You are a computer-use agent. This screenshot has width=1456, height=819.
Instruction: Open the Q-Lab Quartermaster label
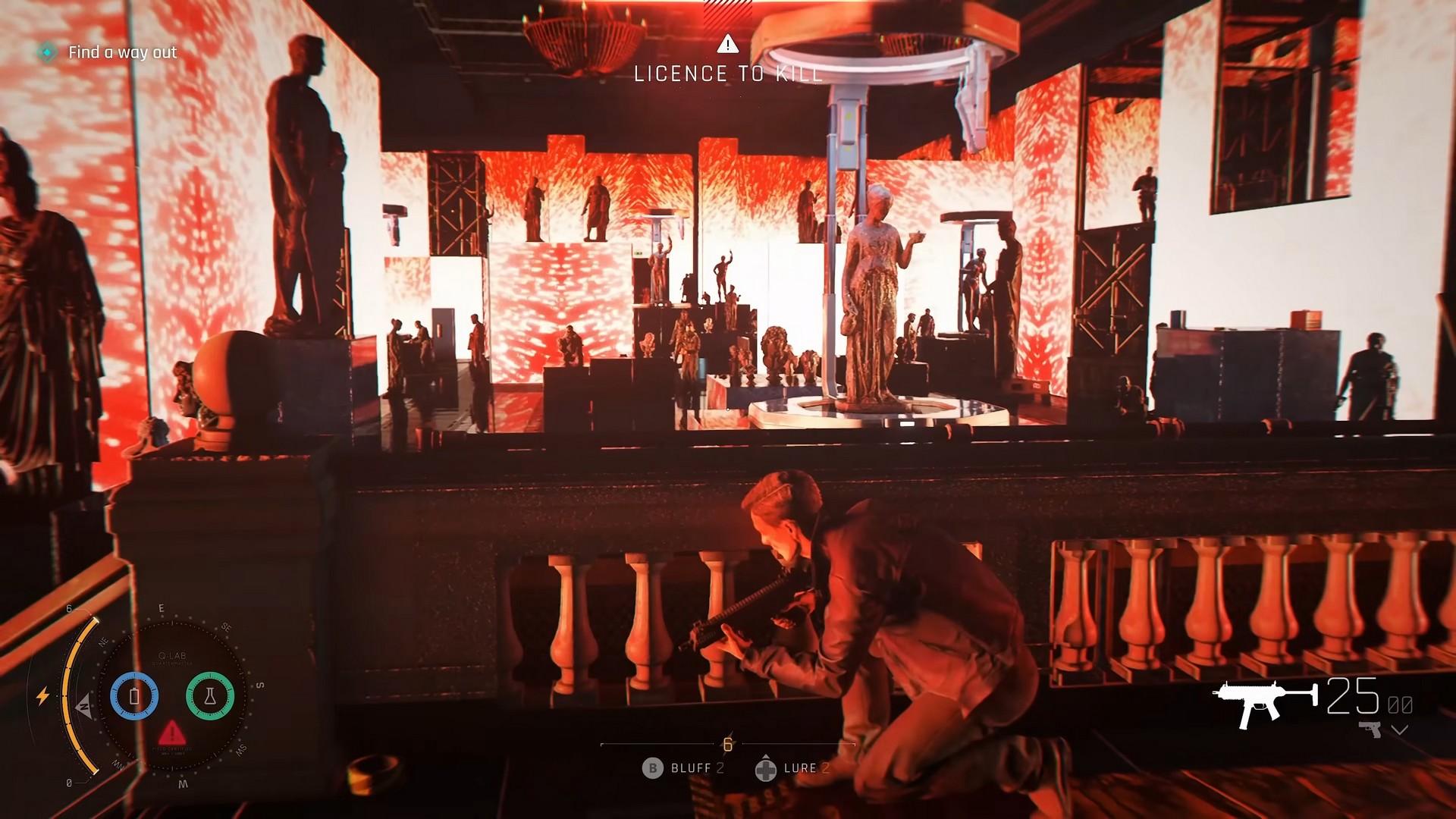[x=173, y=659]
